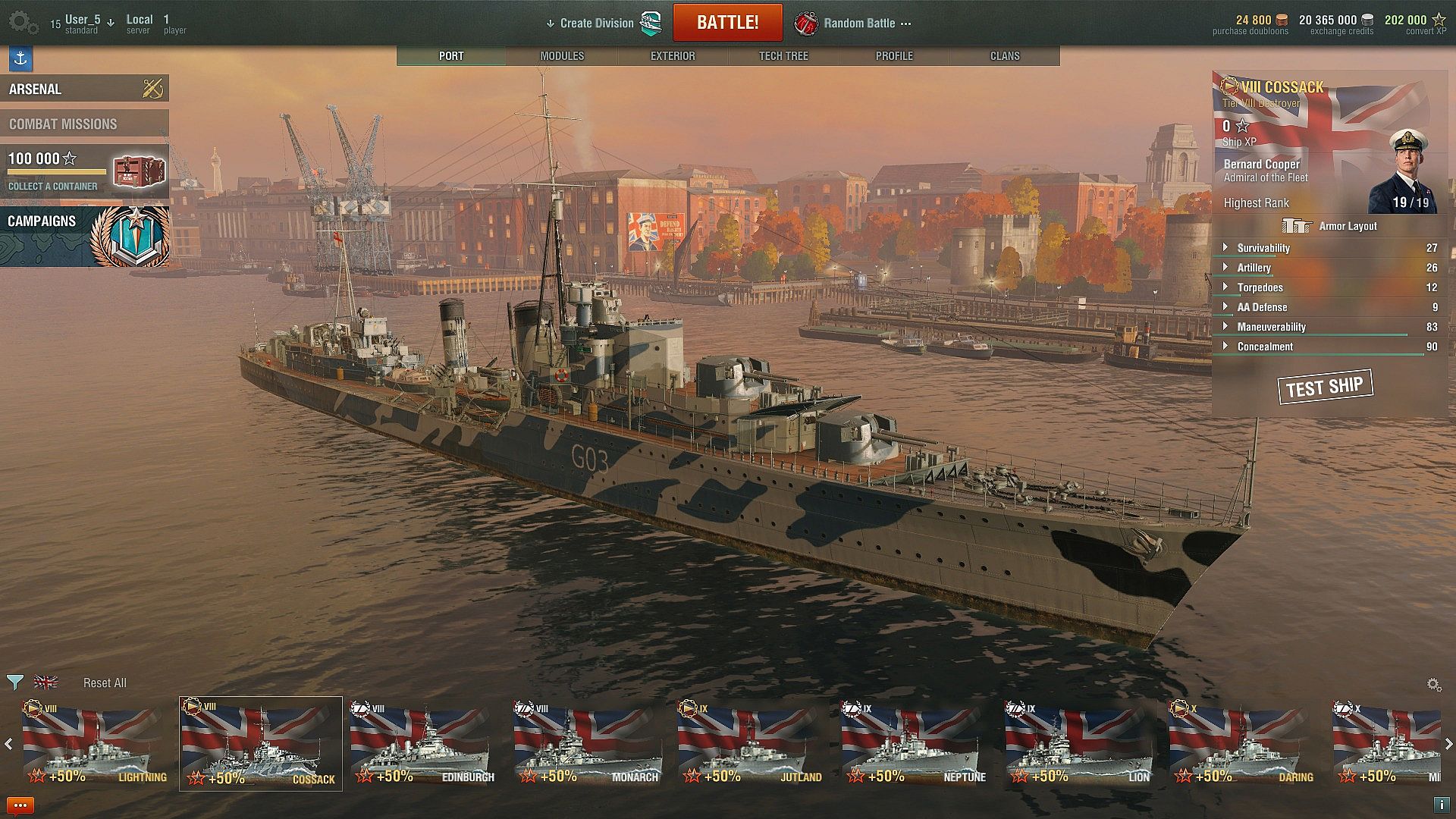Viewport: 1456px width, 819px height.
Task: Open the Modules tab
Action: click(x=562, y=56)
